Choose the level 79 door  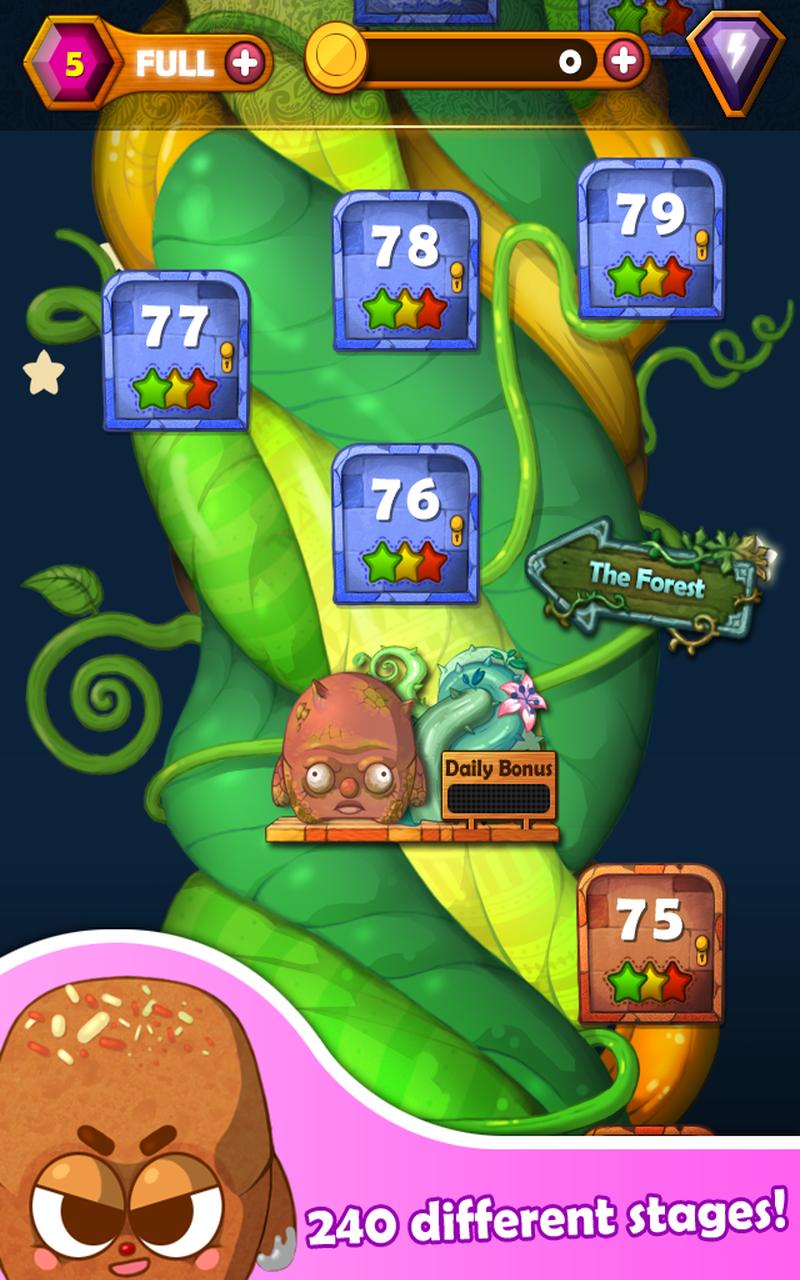pyautogui.click(x=650, y=238)
